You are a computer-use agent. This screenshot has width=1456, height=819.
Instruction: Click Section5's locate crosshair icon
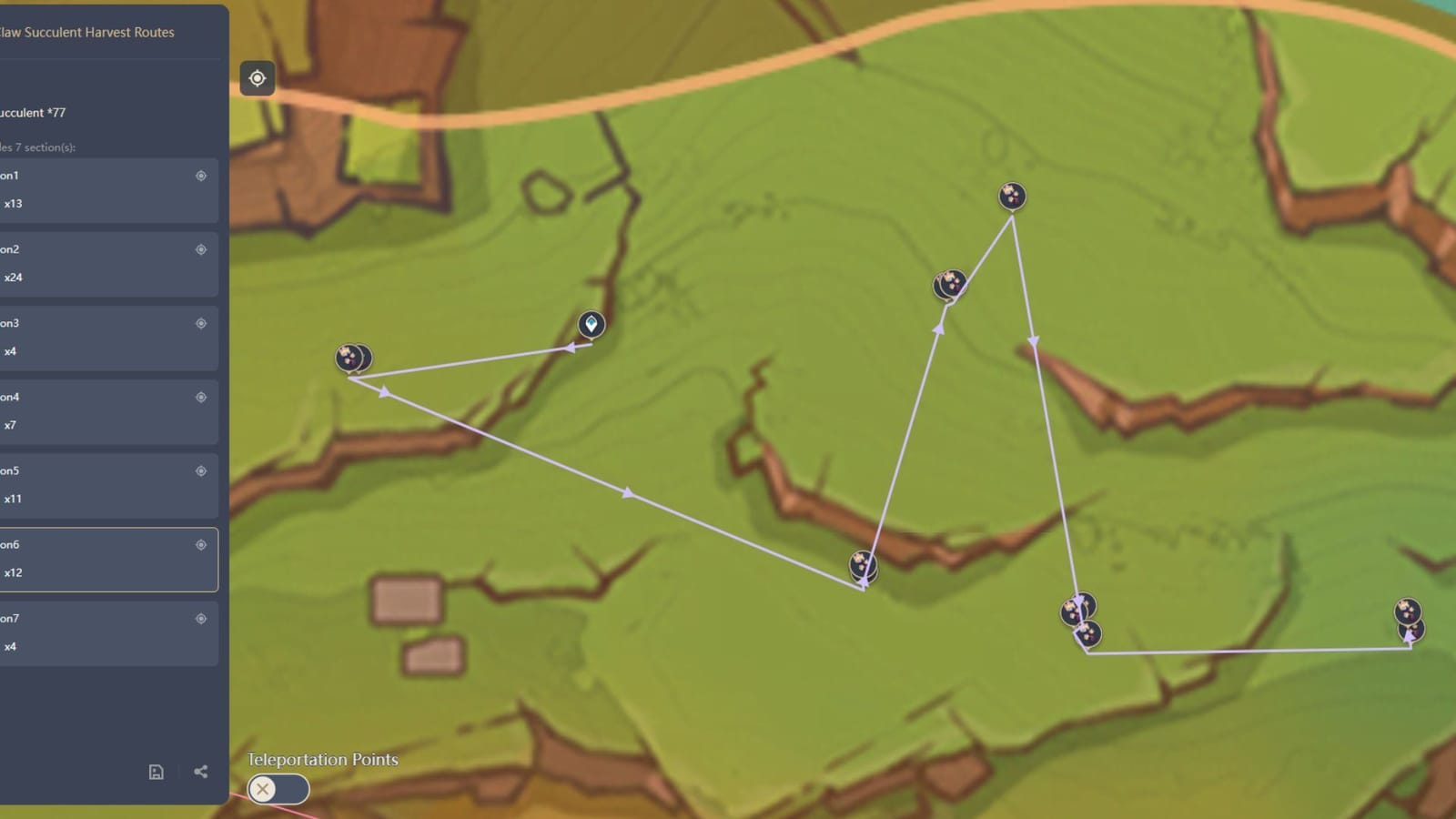pos(200,470)
